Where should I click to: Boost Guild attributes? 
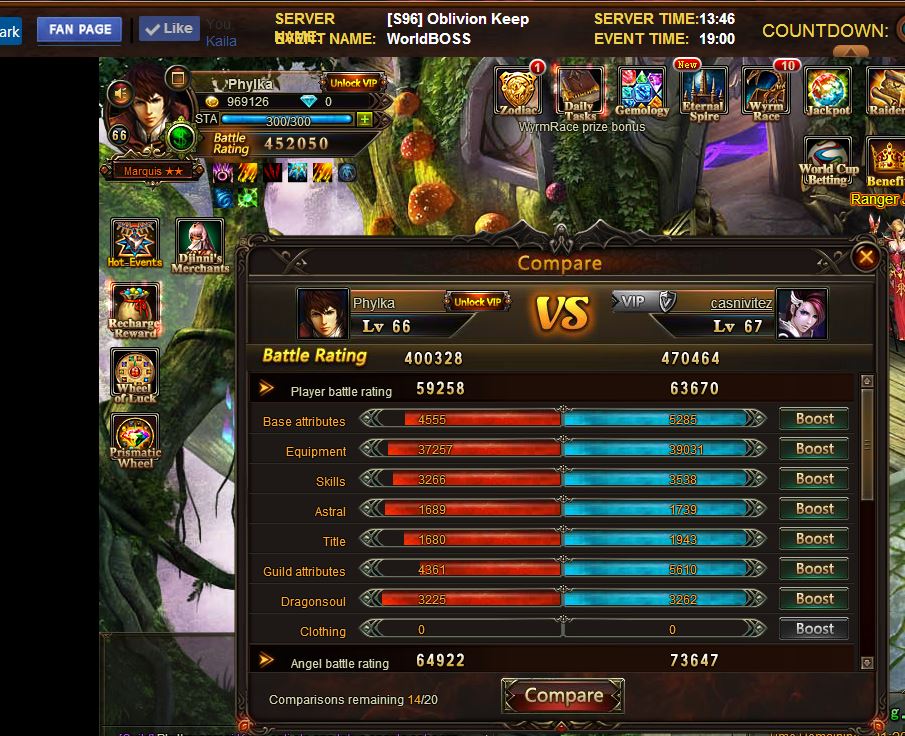pos(814,570)
